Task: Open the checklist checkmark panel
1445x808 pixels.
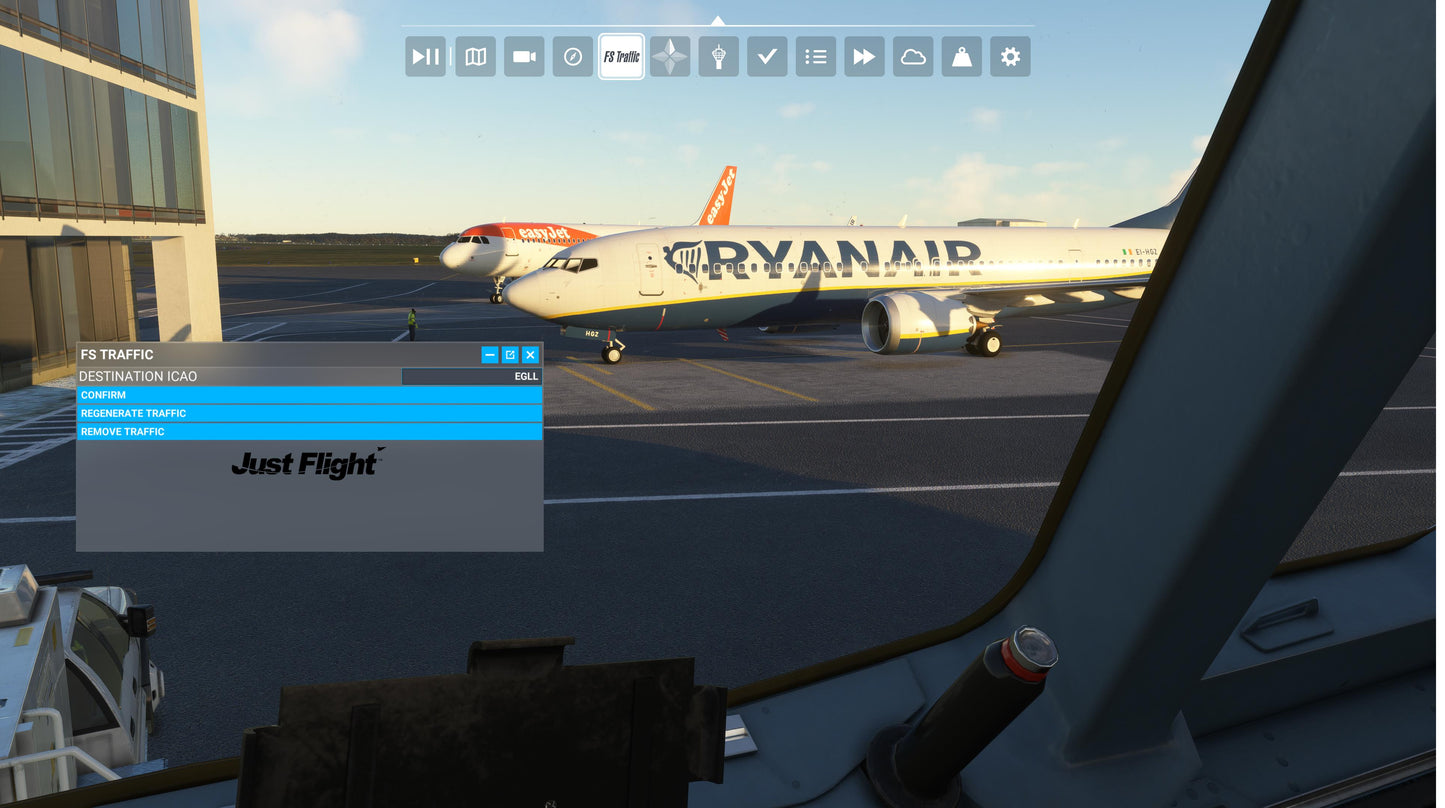Action: (x=767, y=57)
